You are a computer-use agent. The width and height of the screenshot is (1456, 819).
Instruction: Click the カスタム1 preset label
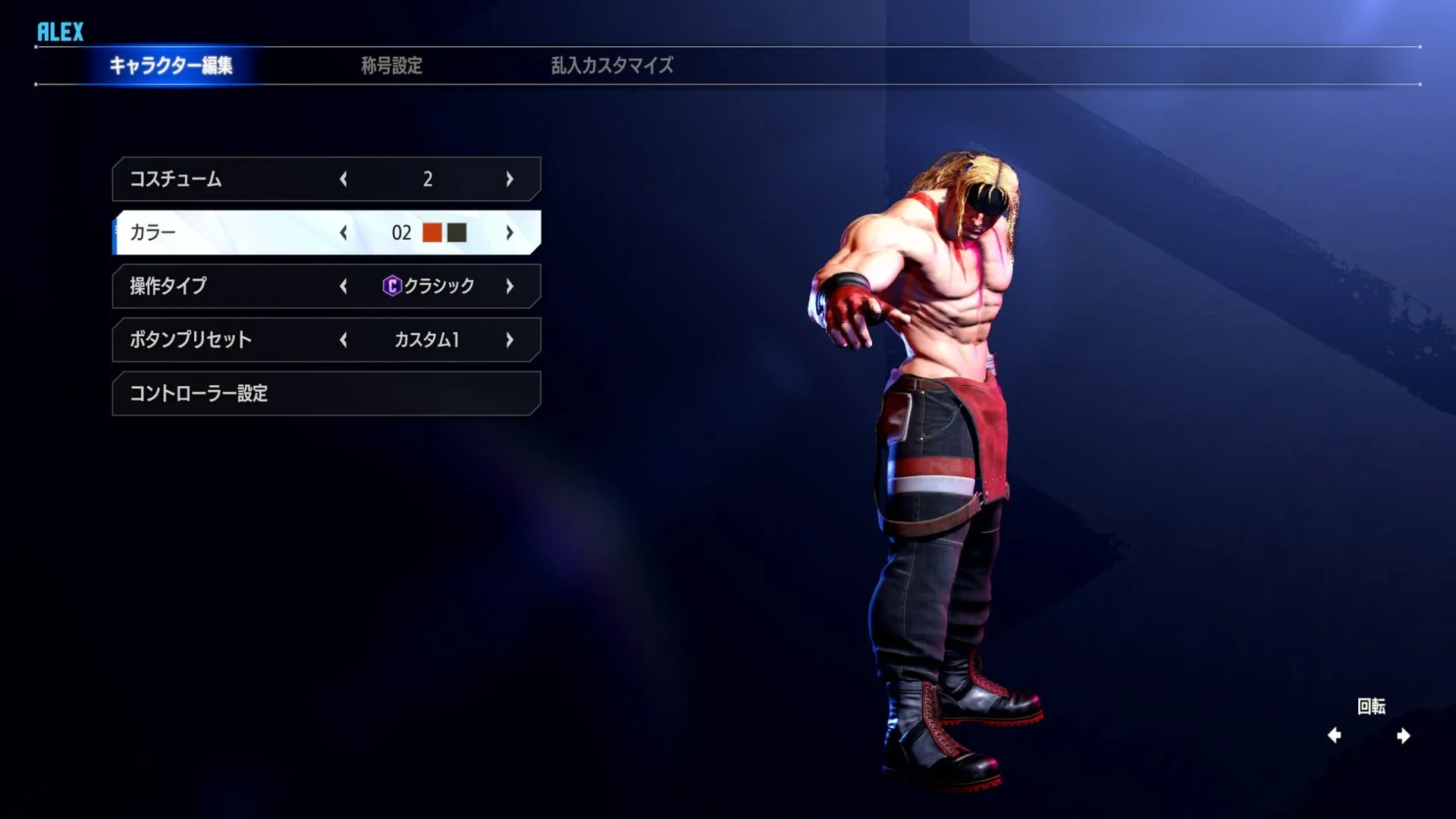pos(427,340)
